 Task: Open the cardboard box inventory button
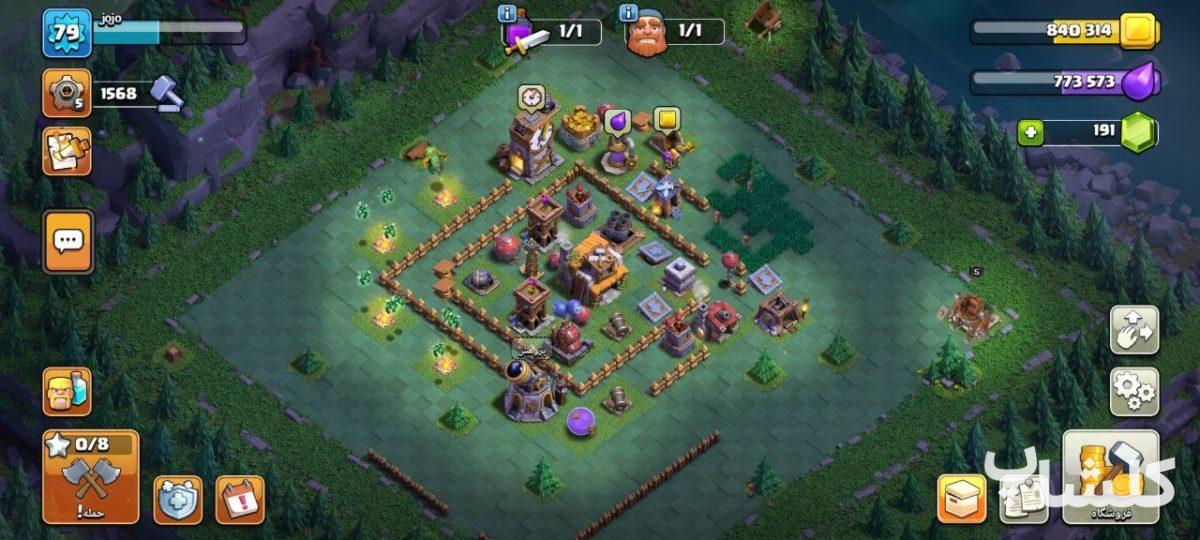961,498
